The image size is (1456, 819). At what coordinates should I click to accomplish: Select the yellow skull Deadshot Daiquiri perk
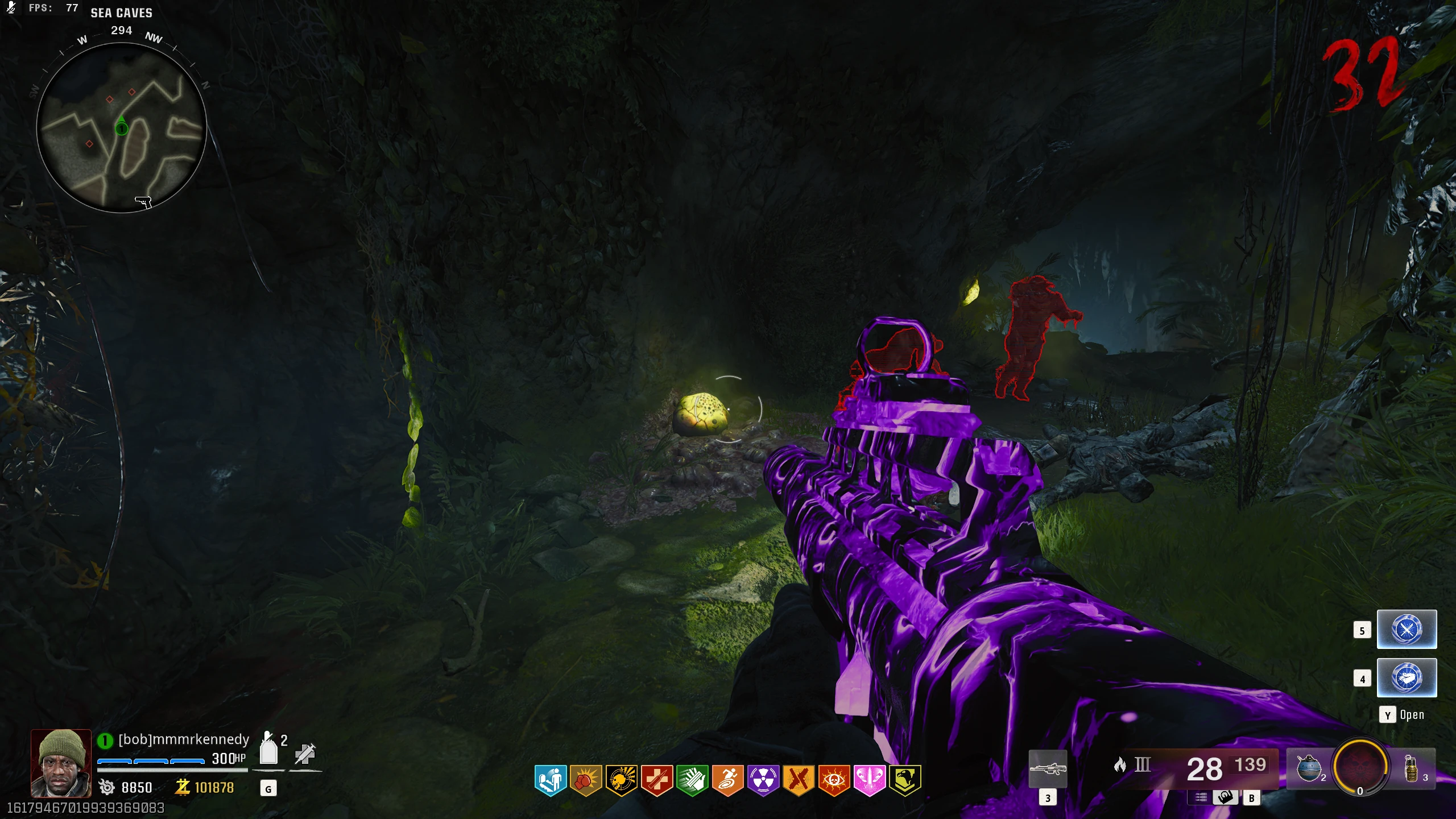click(x=621, y=780)
